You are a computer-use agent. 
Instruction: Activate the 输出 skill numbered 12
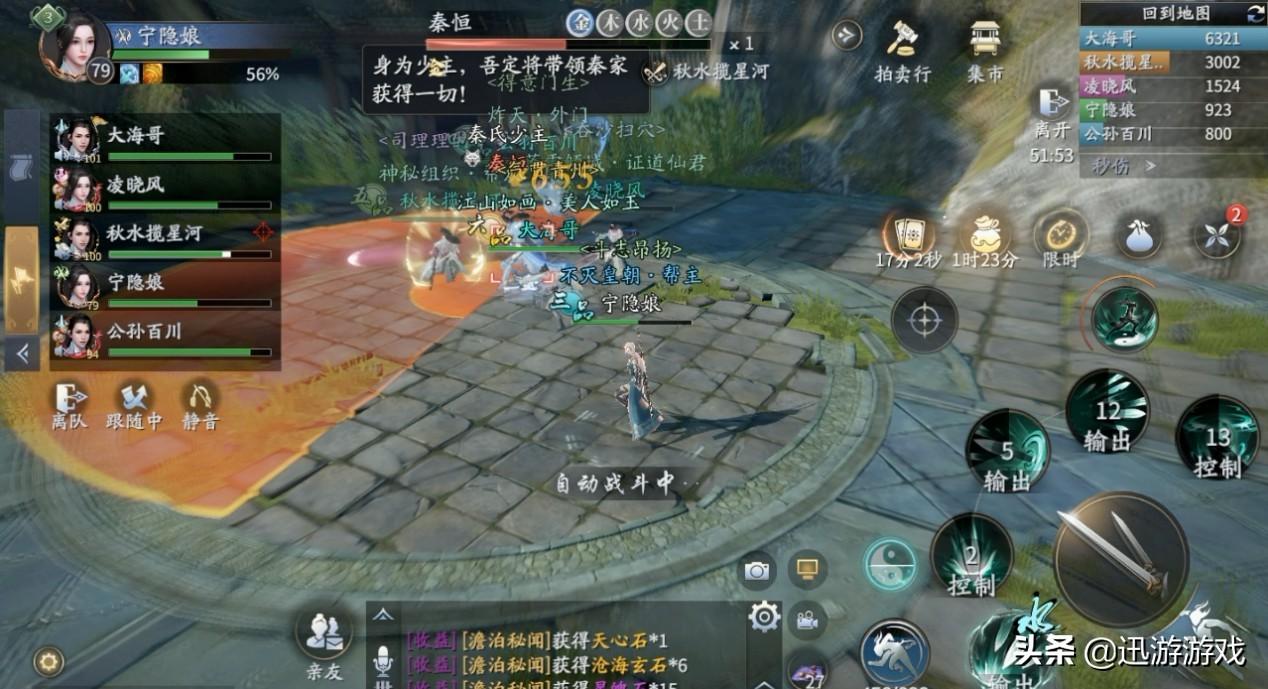pos(1107,411)
